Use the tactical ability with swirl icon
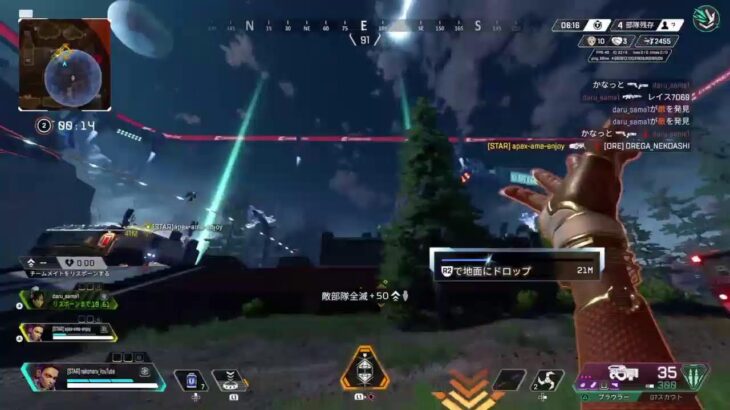The image size is (730, 410). point(548,380)
